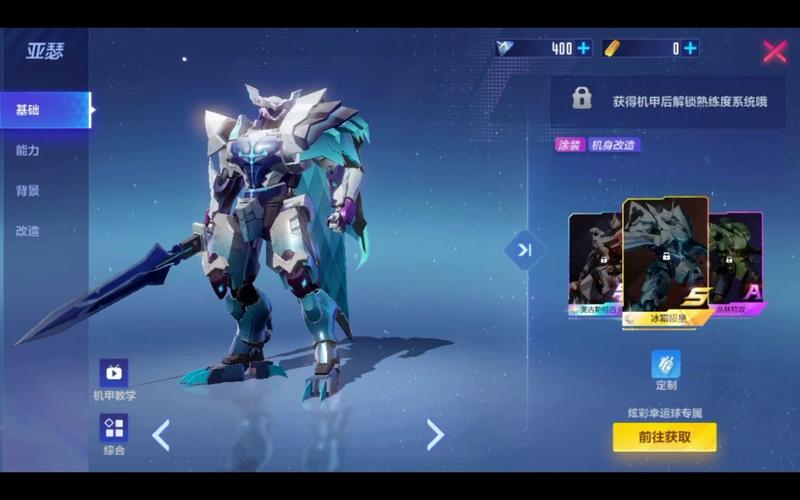Click the yellow 前往获取 button
This screenshot has height=500, width=800.
coord(664,436)
